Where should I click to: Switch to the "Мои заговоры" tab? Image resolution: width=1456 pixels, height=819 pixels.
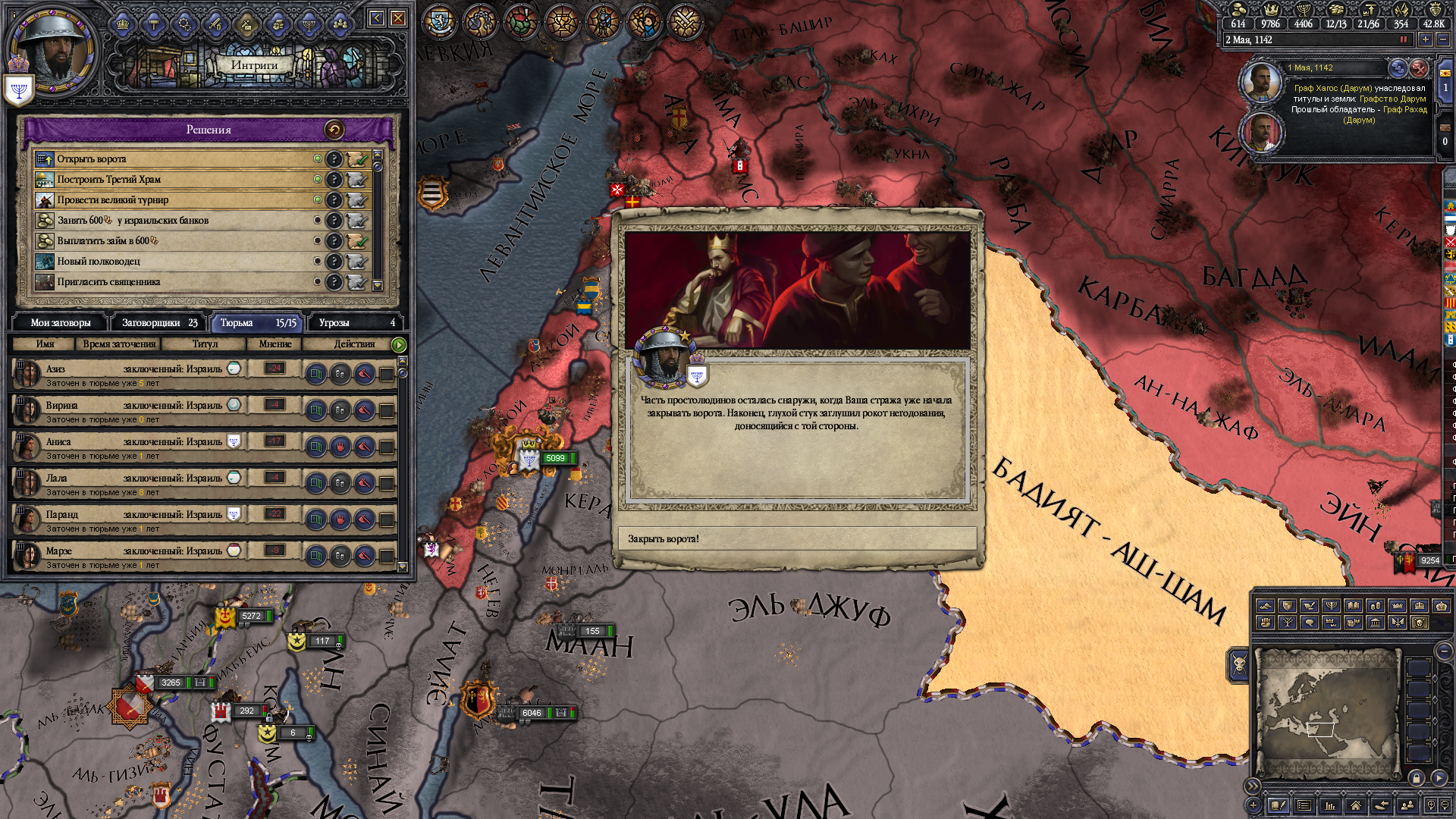[x=61, y=323]
